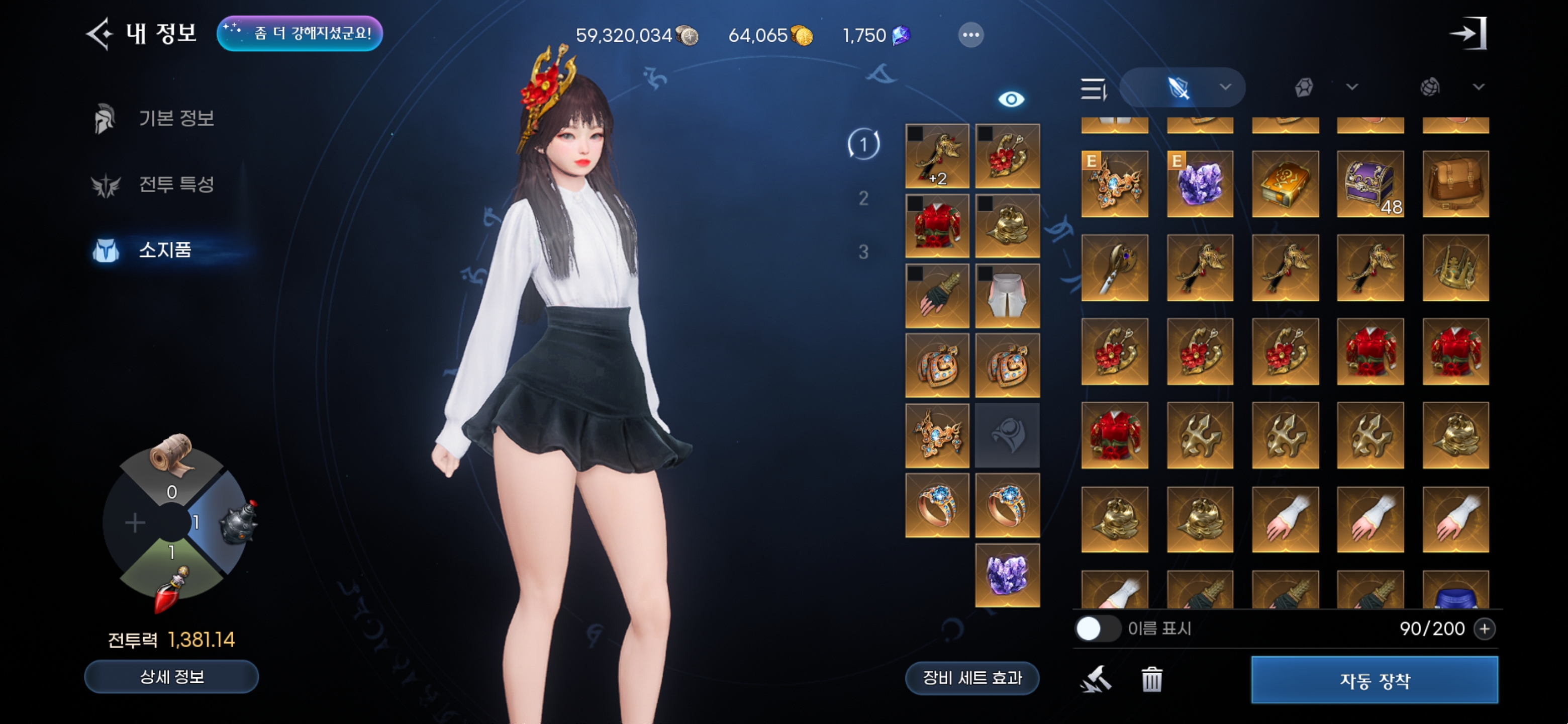
Task: Switch to equipment preset 2
Action: tap(863, 199)
